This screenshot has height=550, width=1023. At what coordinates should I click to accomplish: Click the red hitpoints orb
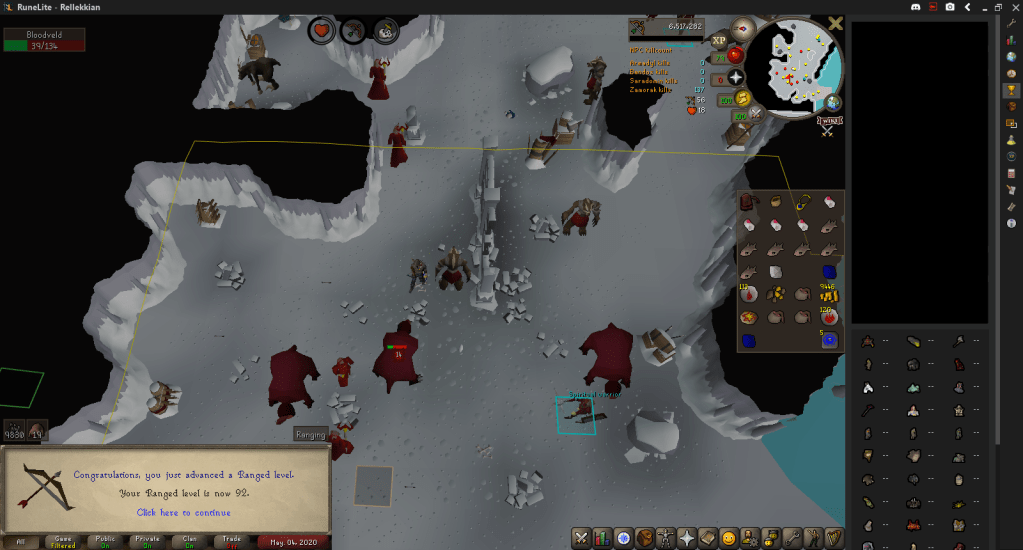point(735,55)
